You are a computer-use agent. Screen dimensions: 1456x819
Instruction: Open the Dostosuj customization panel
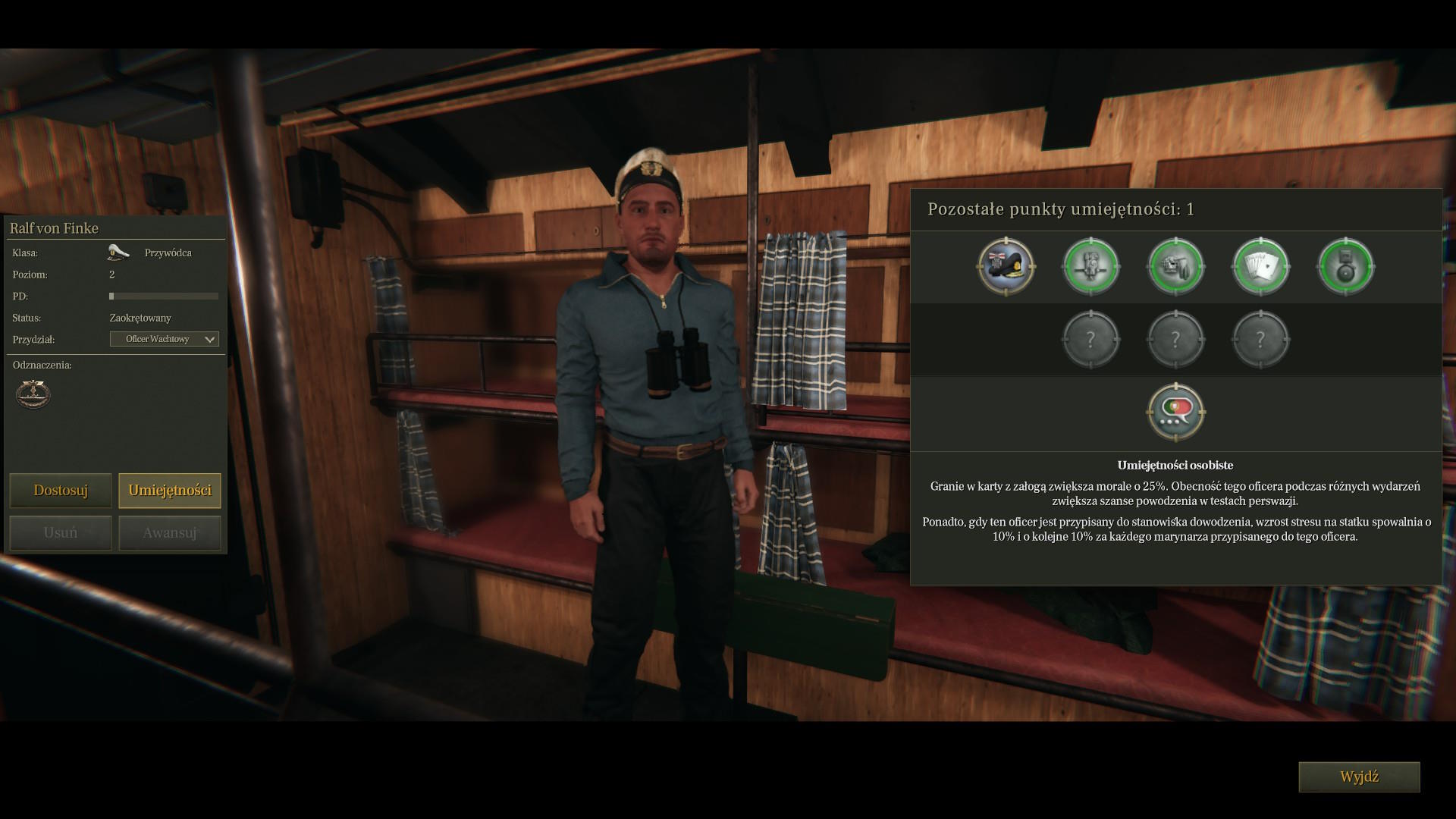click(61, 491)
